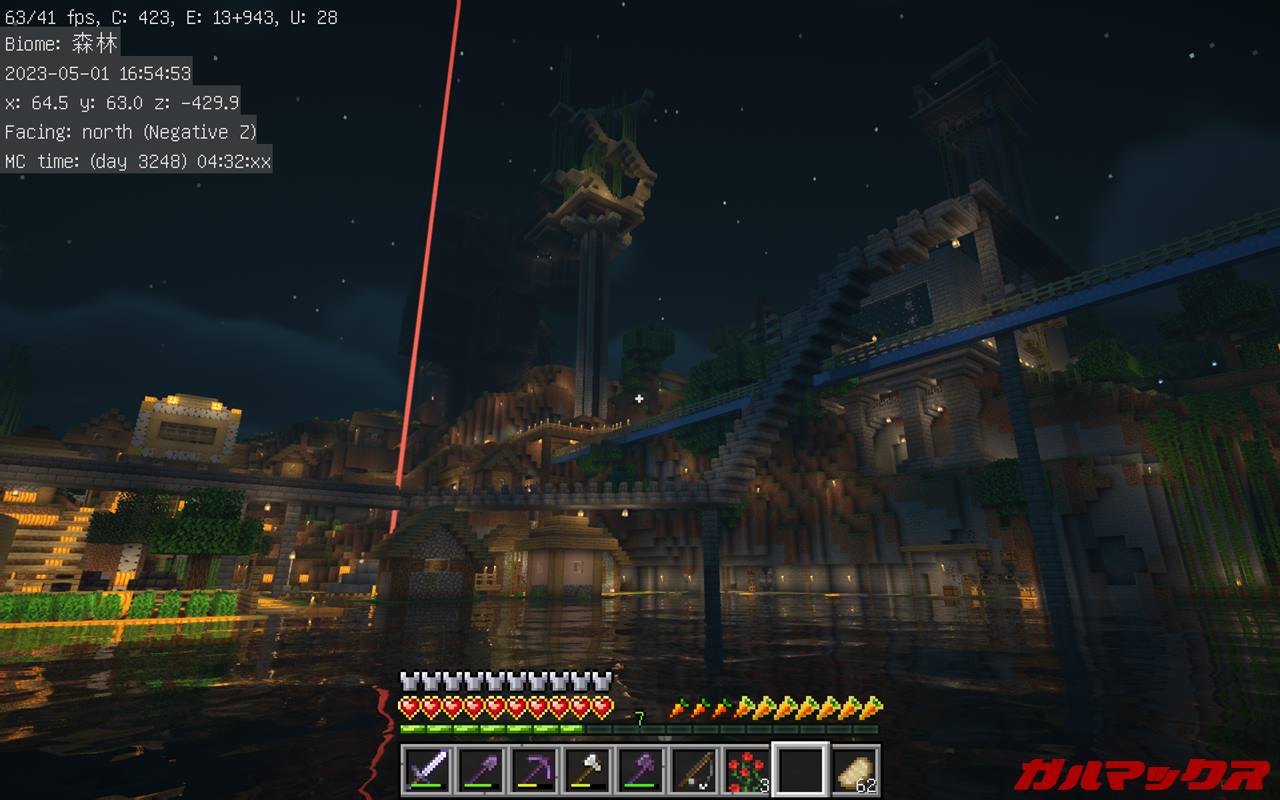
Task: Select the dark netherite axe slot
Action: click(x=639, y=770)
